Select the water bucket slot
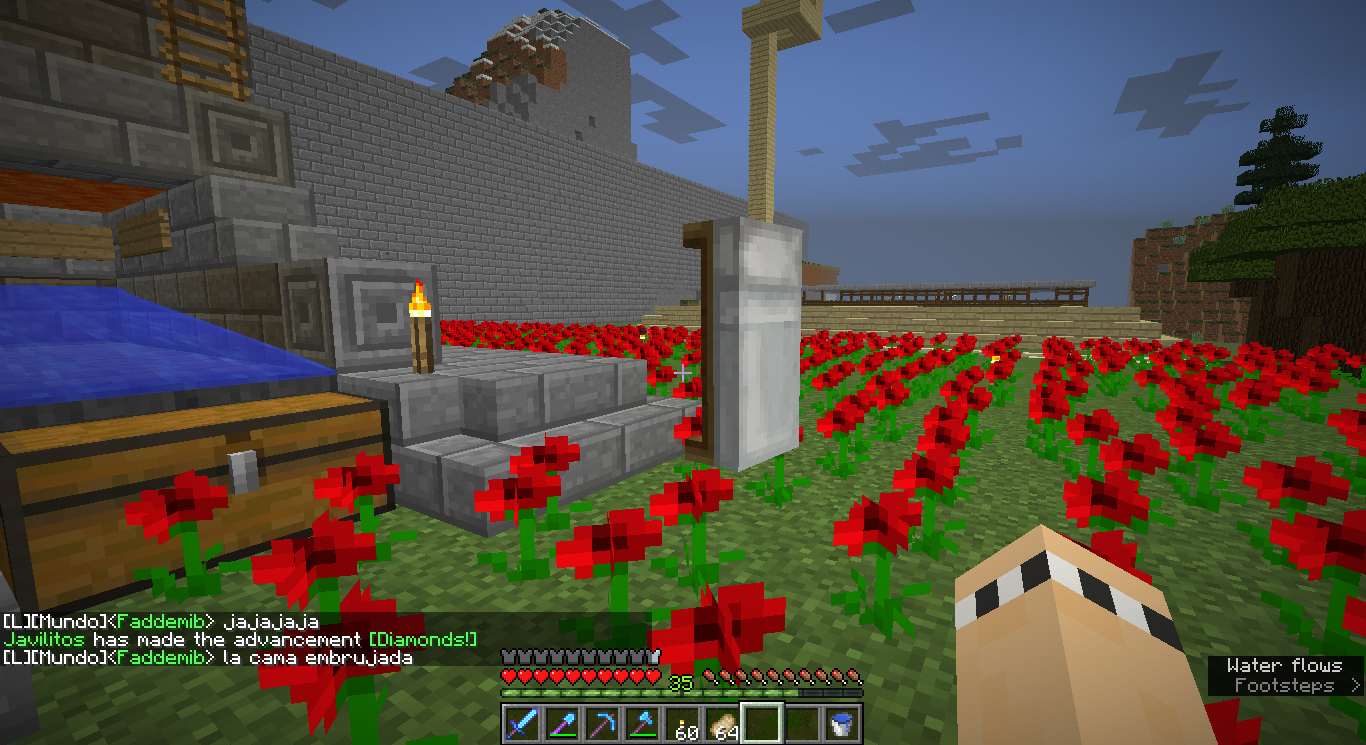The height and width of the screenshot is (745, 1366). pos(842,722)
